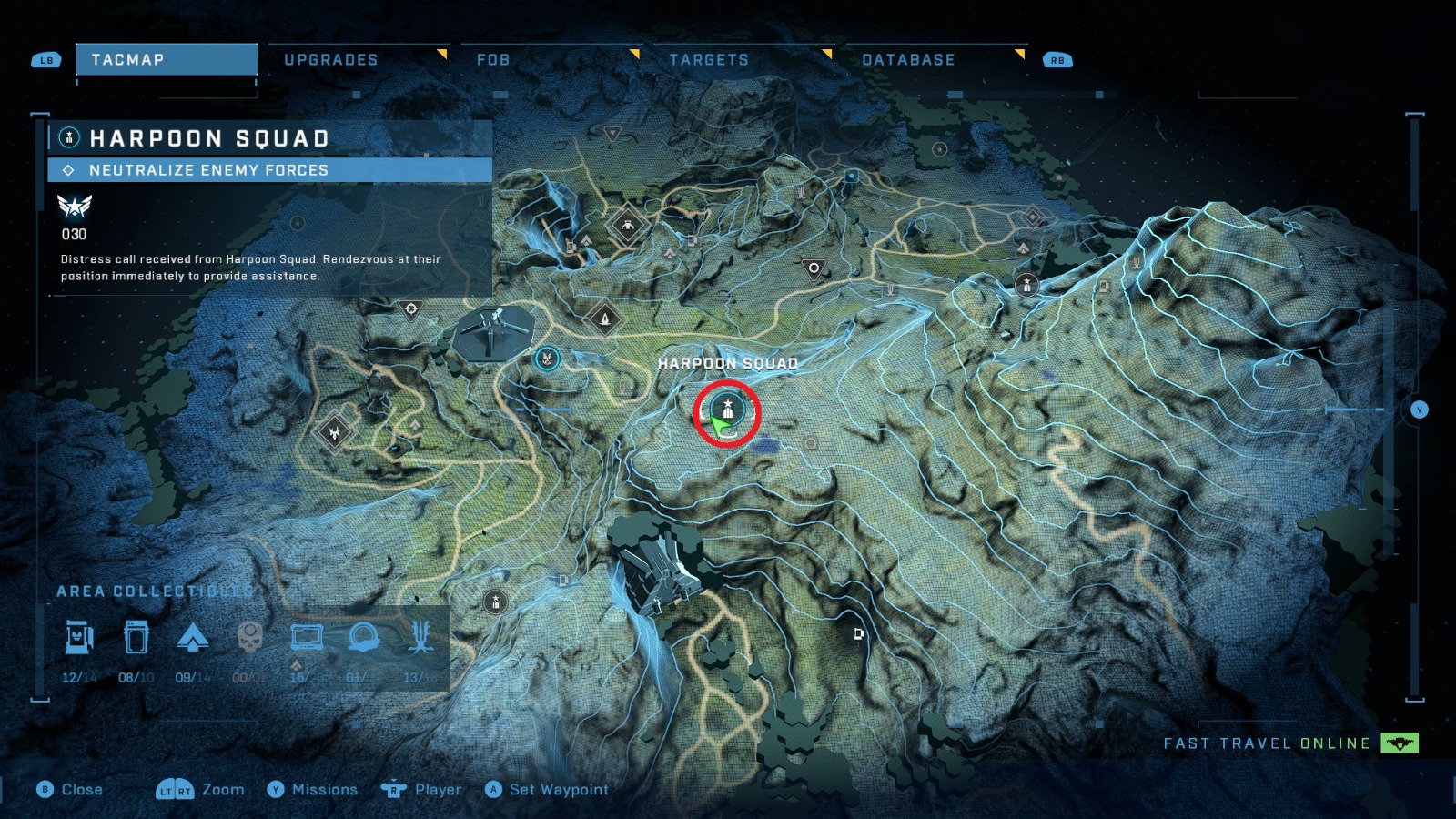This screenshot has height=819, width=1456.
Task: Switch to the DATABASE tab
Action: pyautogui.click(x=909, y=60)
